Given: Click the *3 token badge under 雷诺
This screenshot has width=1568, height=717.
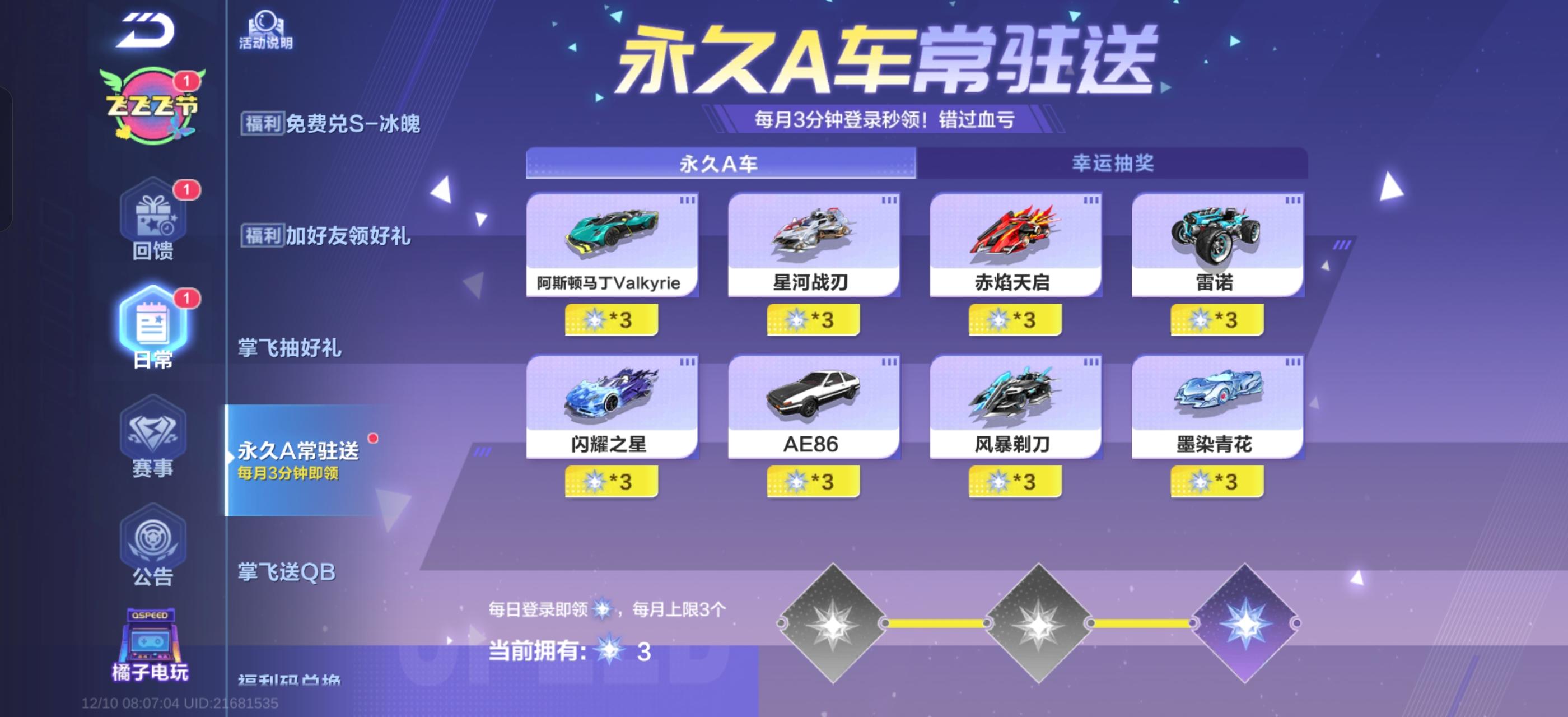Looking at the screenshot, I should (1219, 318).
